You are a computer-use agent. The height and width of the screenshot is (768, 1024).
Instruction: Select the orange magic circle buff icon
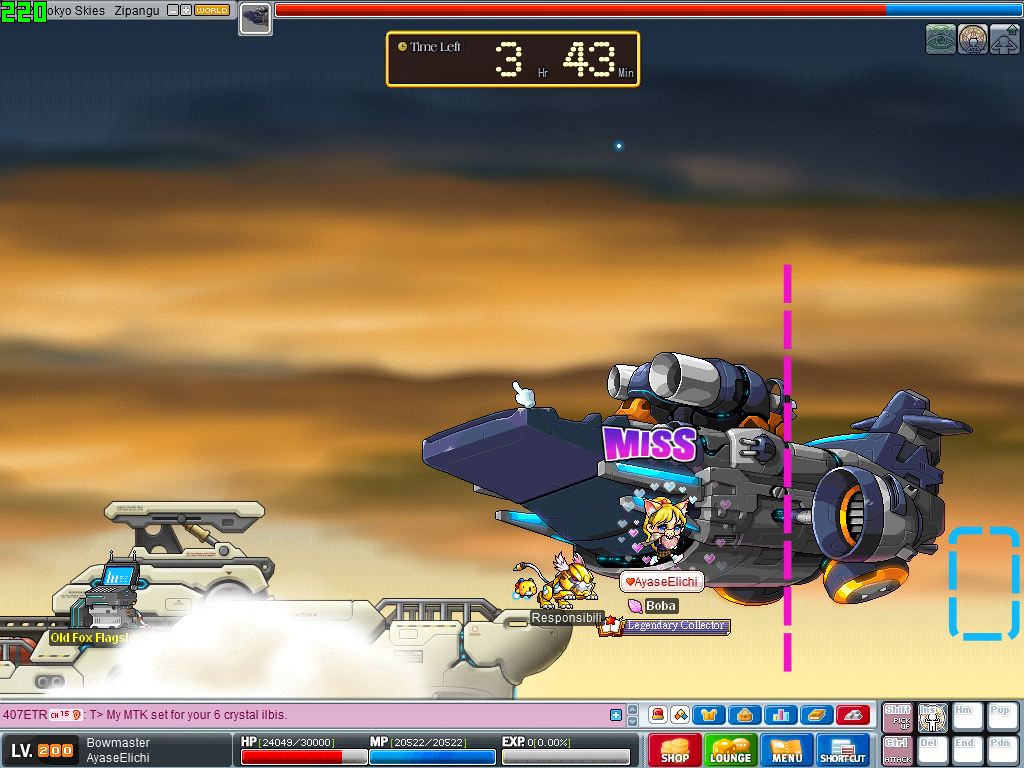point(973,39)
